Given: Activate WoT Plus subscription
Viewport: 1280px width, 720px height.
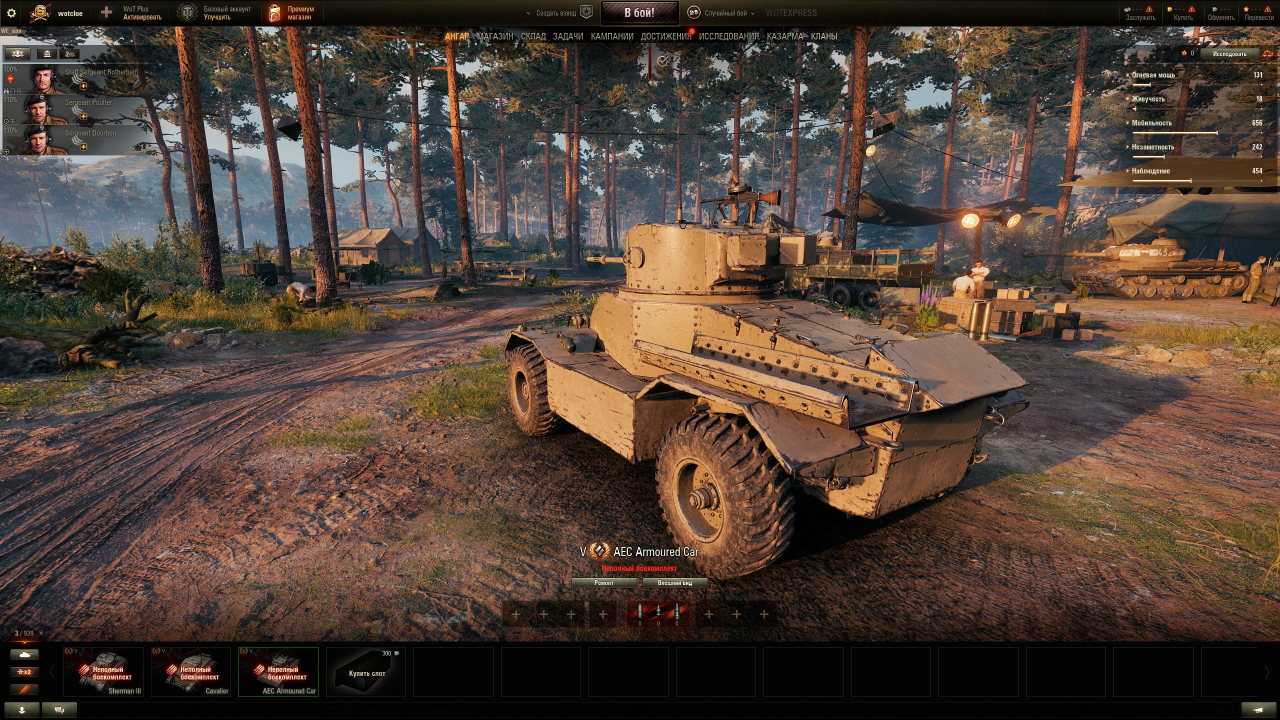Looking at the screenshot, I should pyautogui.click(x=134, y=13).
